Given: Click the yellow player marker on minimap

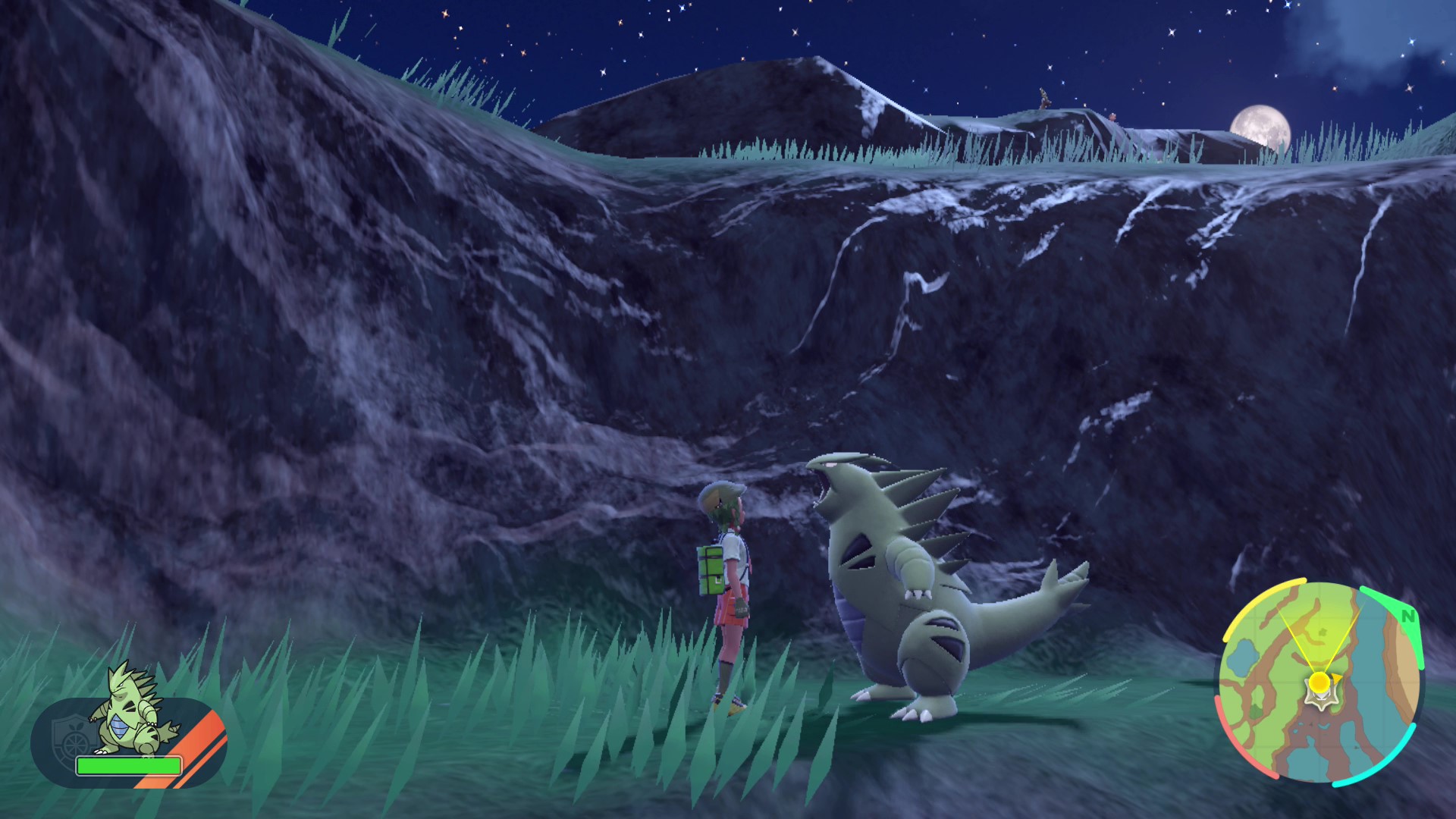Looking at the screenshot, I should tap(1319, 681).
